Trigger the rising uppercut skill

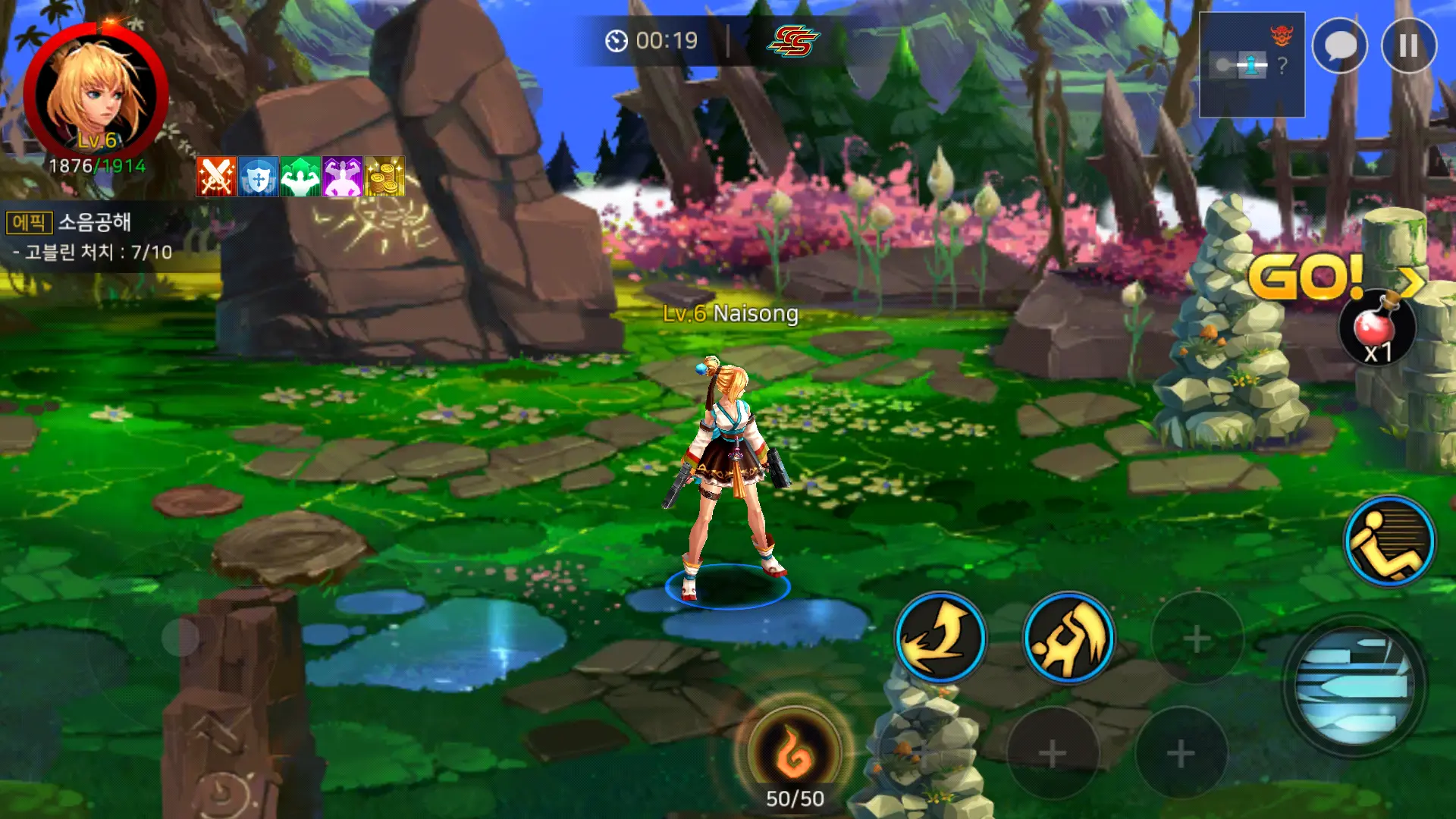click(x=940, y=638)
